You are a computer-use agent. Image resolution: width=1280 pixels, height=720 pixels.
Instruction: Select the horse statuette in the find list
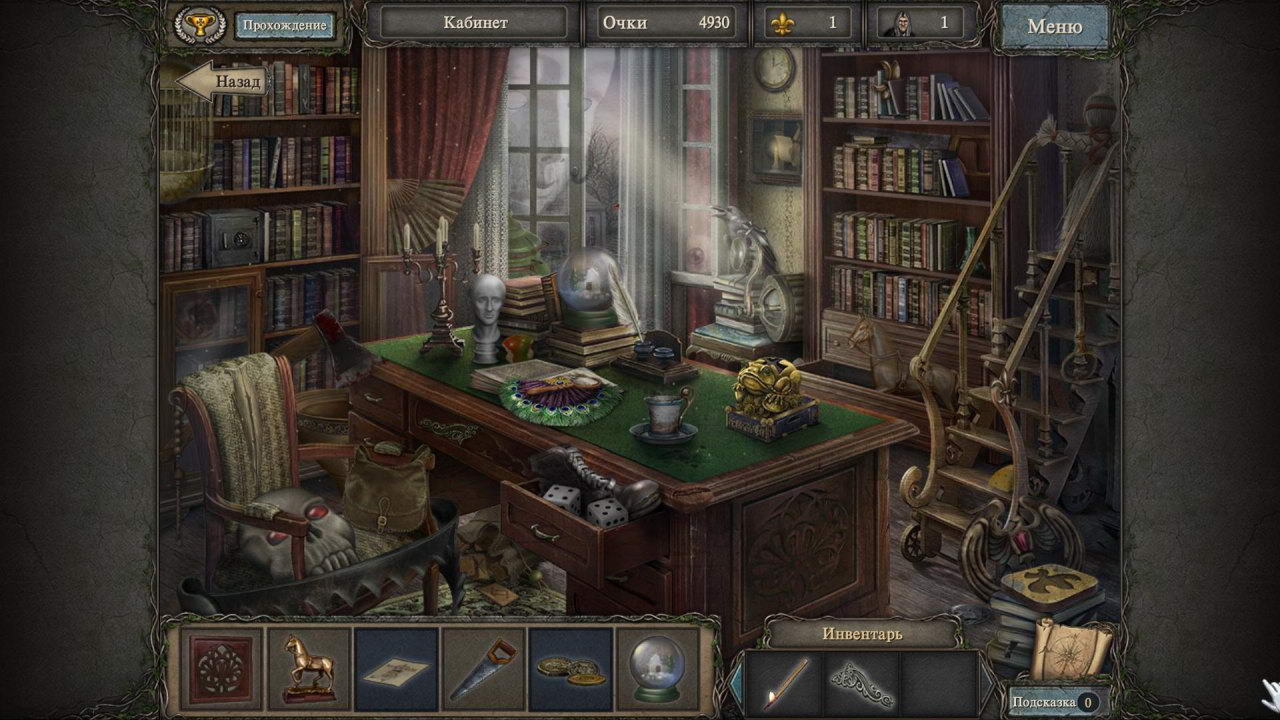click(309, 668)
